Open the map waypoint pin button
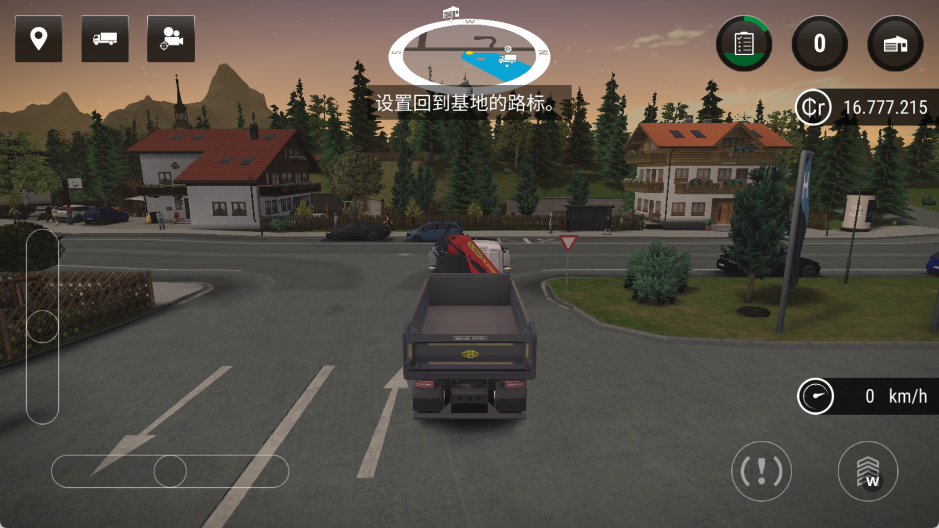939x528 pixels. [39, 39]
